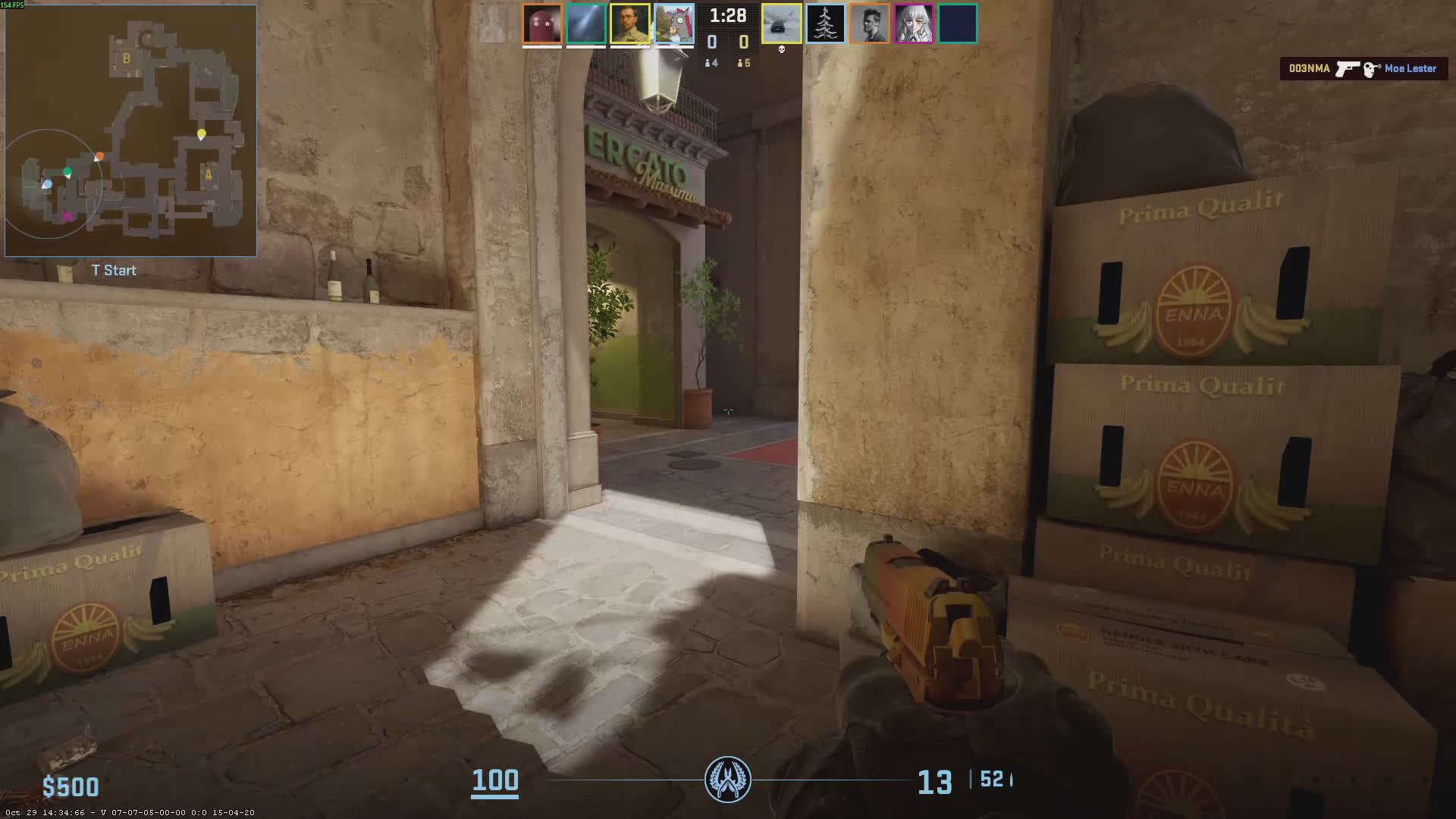
Task: Select the green teammate marker on the radar
Action: (67, 171)
